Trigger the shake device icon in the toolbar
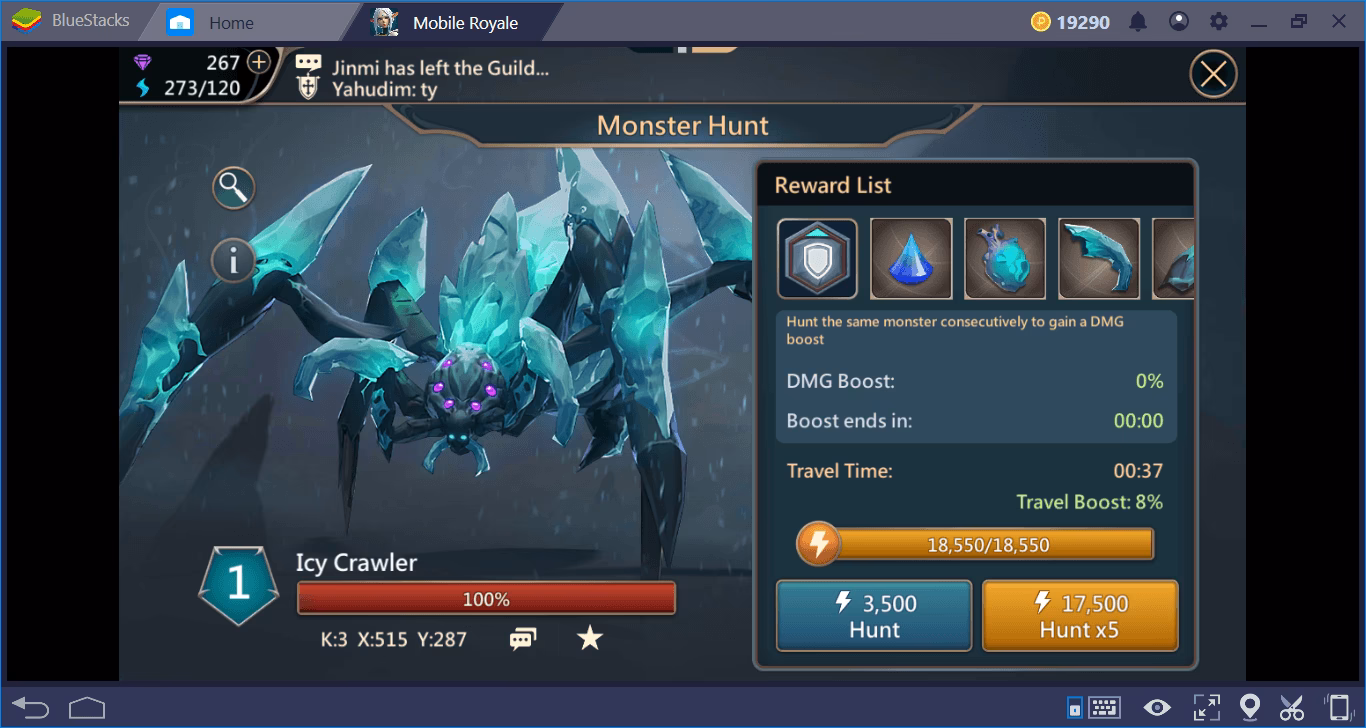 1339,709
